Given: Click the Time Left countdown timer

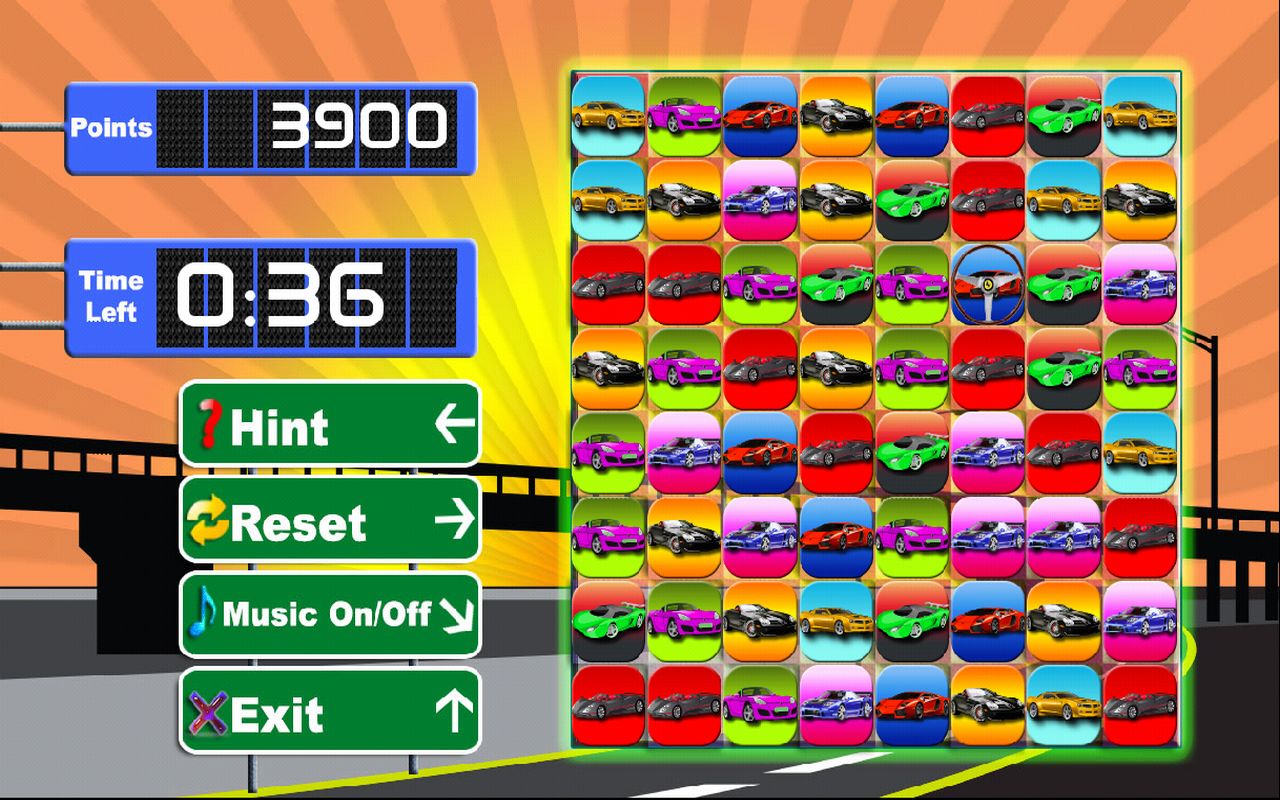Looking at the screenshot, I should pos(270,297).
